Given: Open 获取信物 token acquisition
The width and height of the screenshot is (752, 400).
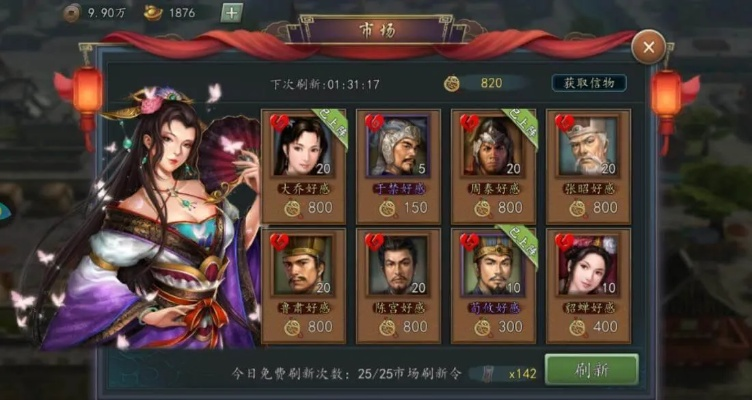Looking at the screenshot, I should [x=589, y=83].
